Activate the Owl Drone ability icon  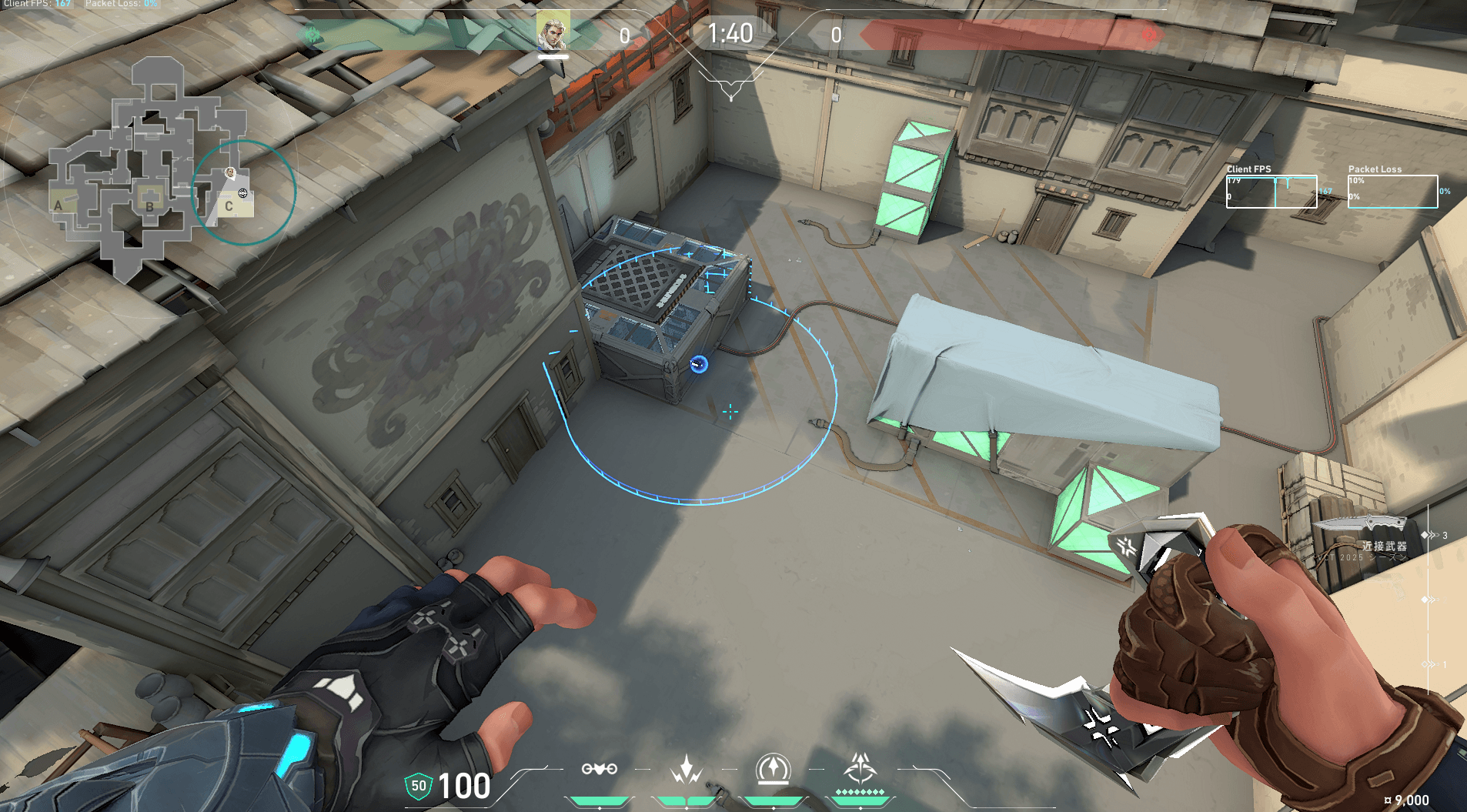(599, 769)
